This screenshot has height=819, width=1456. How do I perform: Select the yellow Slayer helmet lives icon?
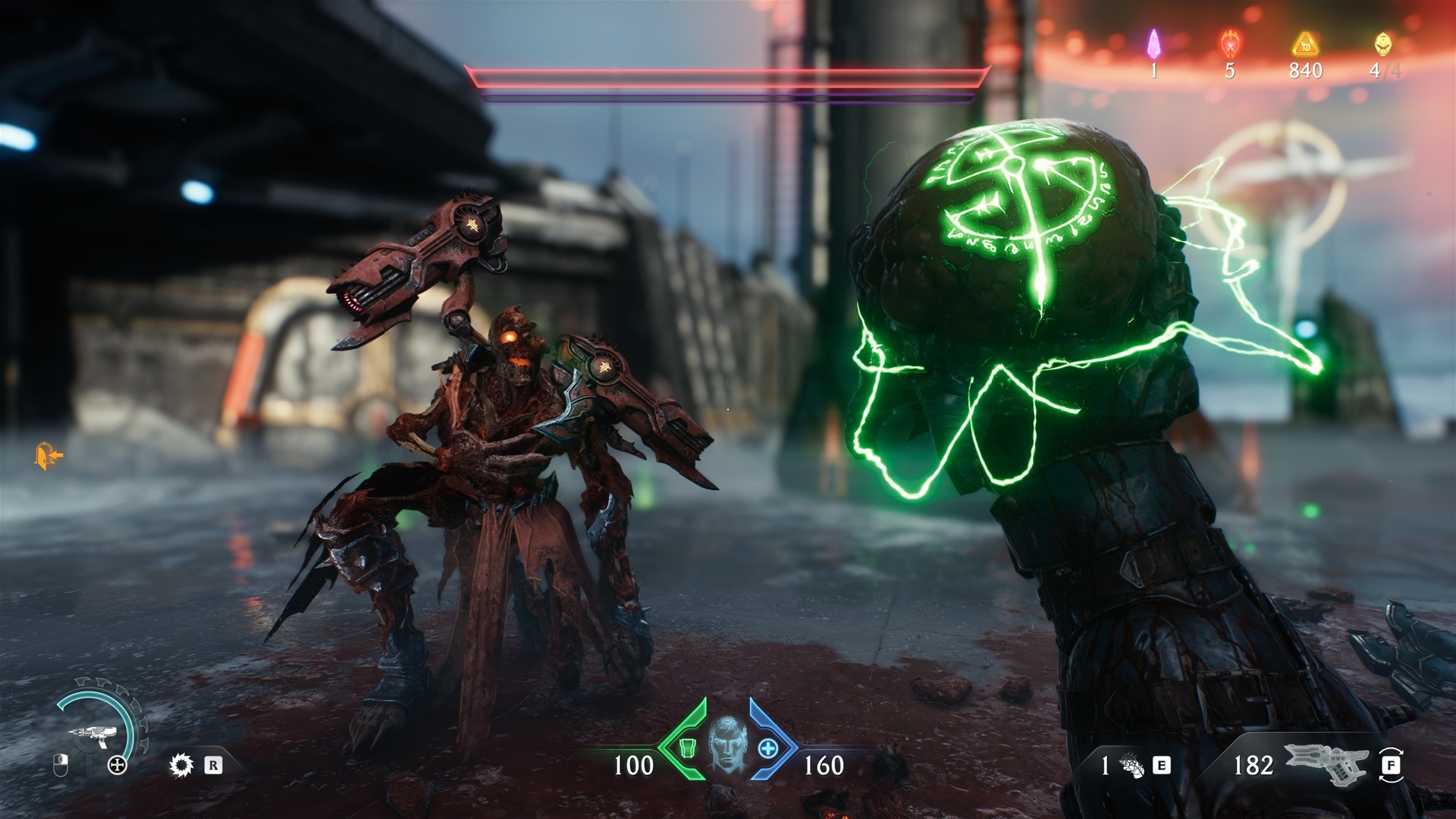tap(1383, 44)
